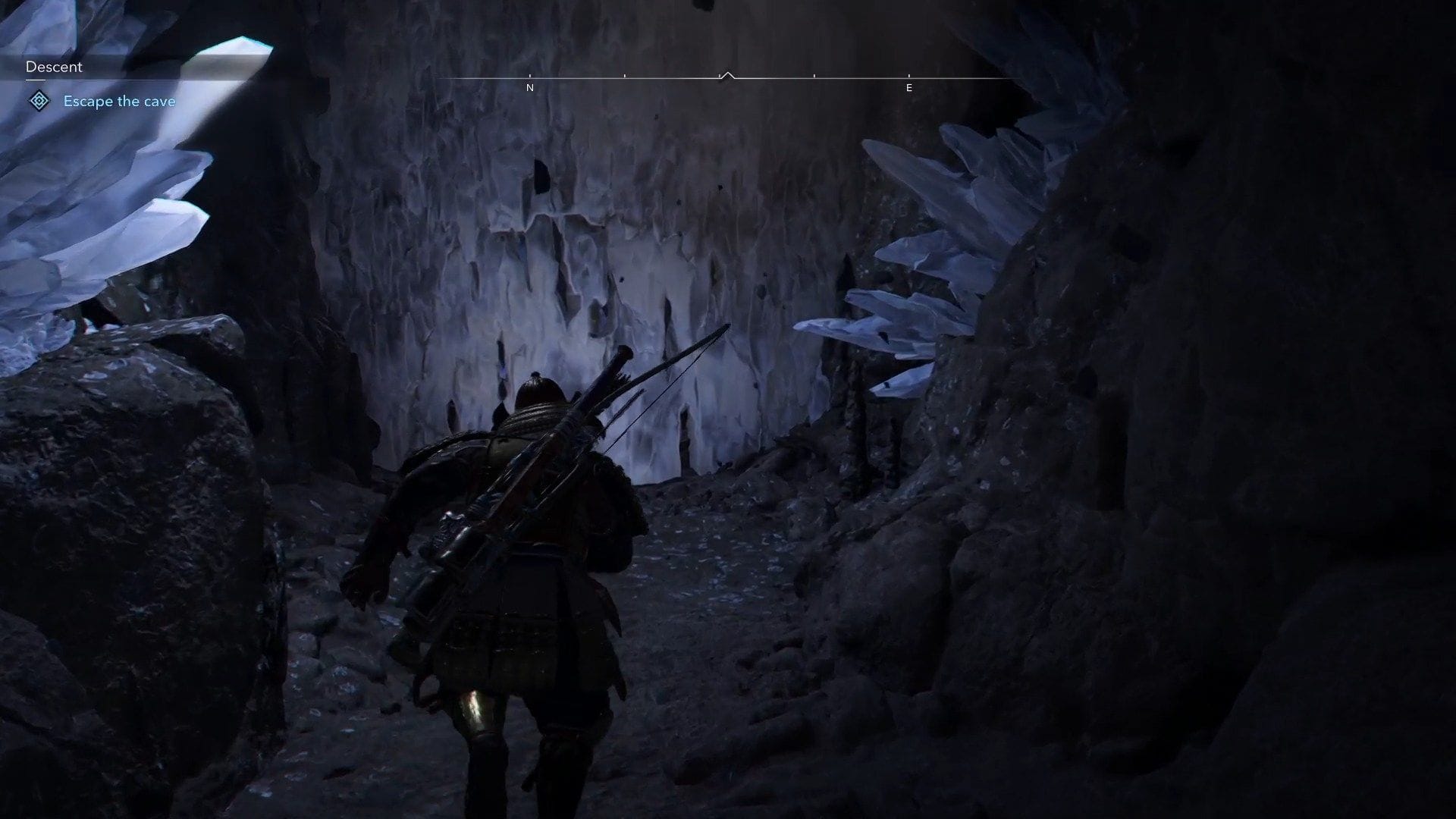Click the right tick mark on the compass

coord(814,76)
